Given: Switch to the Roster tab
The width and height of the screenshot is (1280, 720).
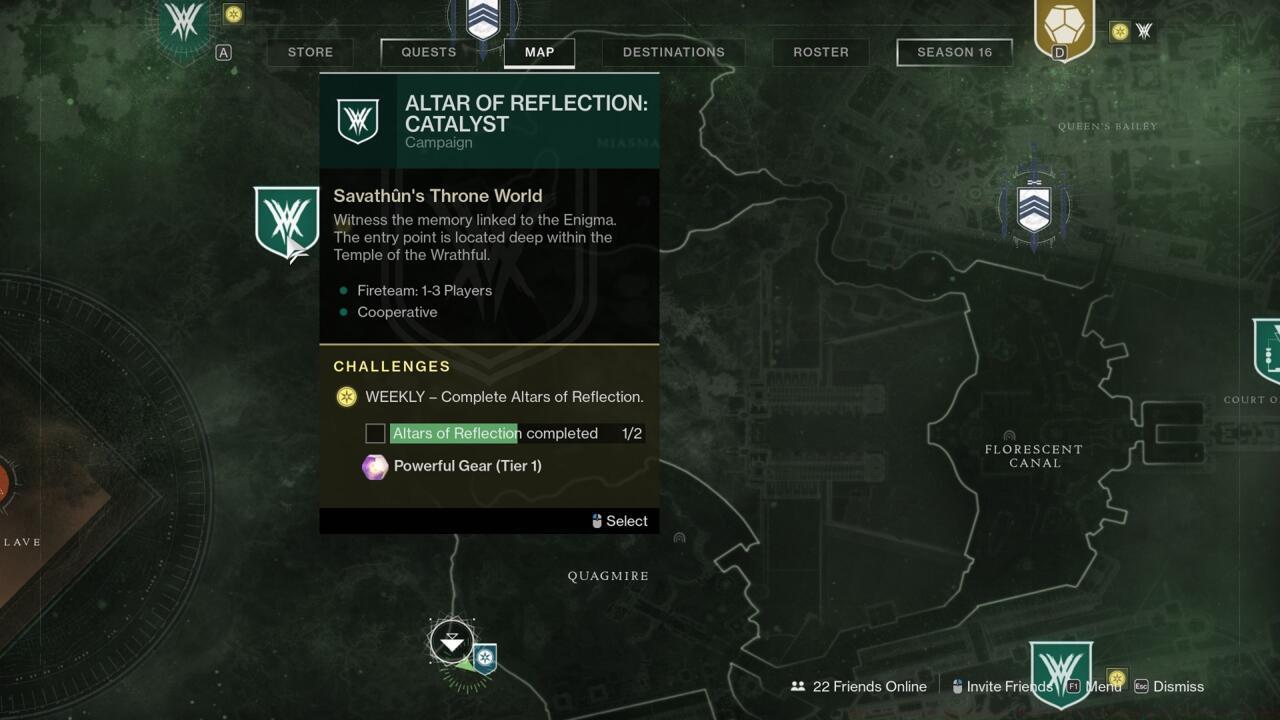Looking at the screenshot, I should click(x=820, y=52).
